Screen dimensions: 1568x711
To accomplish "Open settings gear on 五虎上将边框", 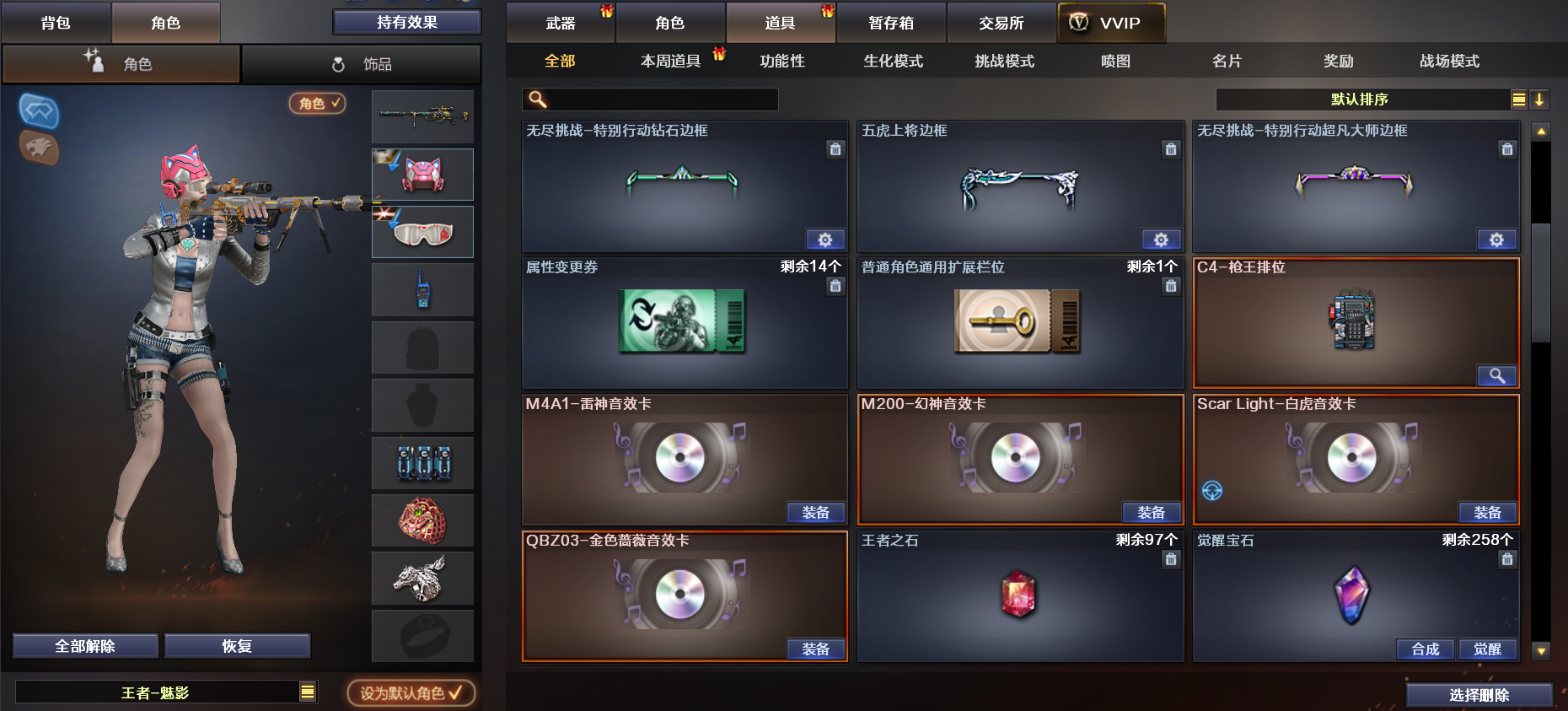I will (x=1162, y=240).
